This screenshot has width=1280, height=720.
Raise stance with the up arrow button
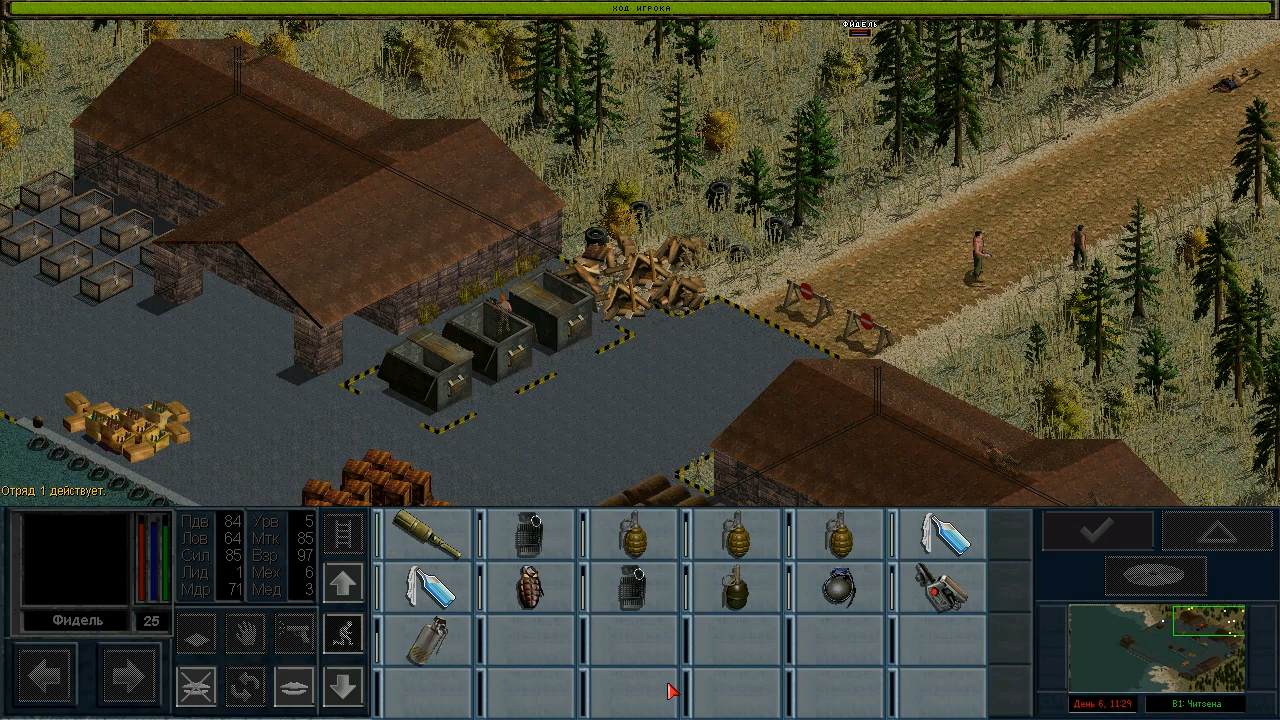coord(343,583)
